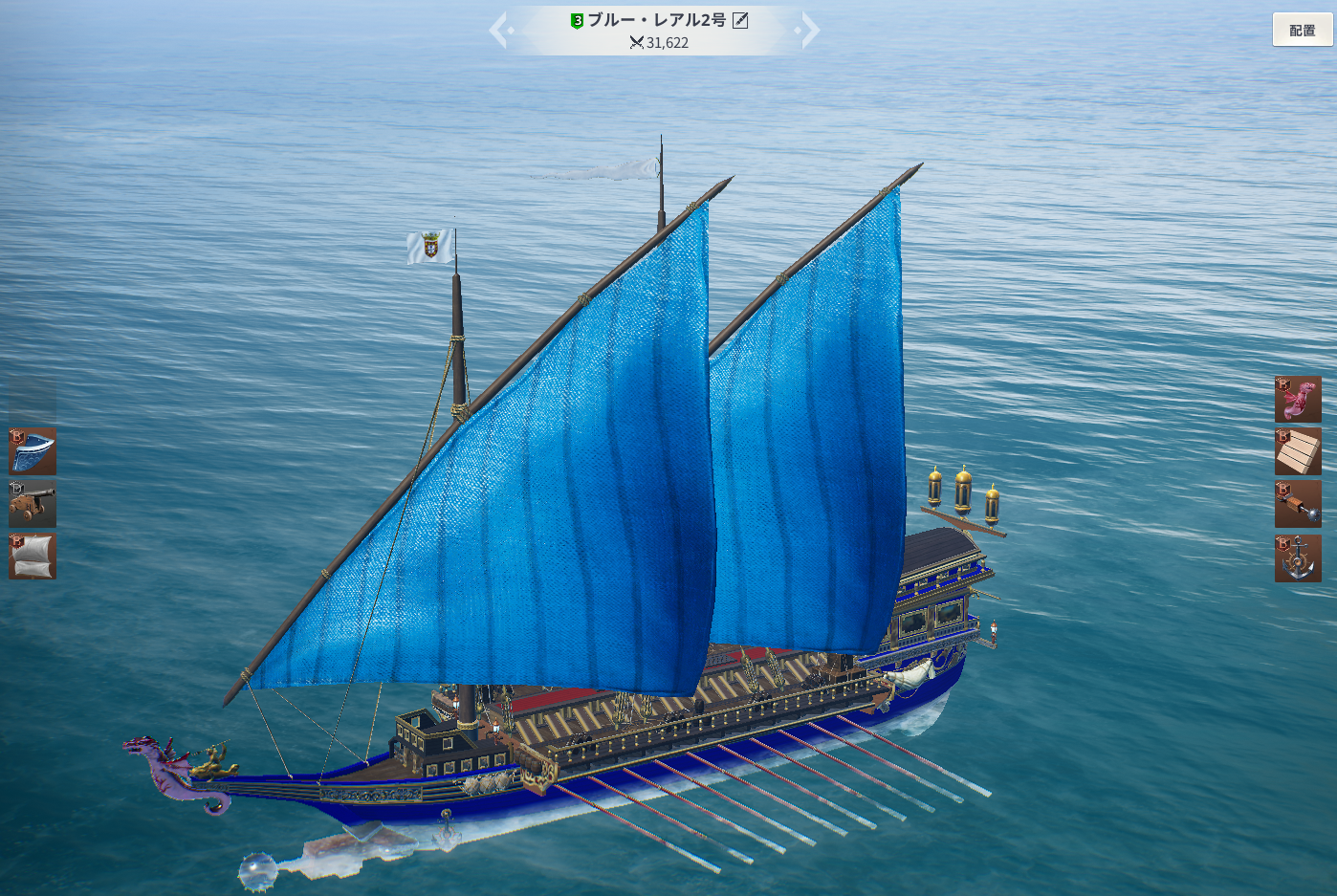
Task: Switch to the next ship with right arrow
Action: pyautogui.click(x=809, y=31)
